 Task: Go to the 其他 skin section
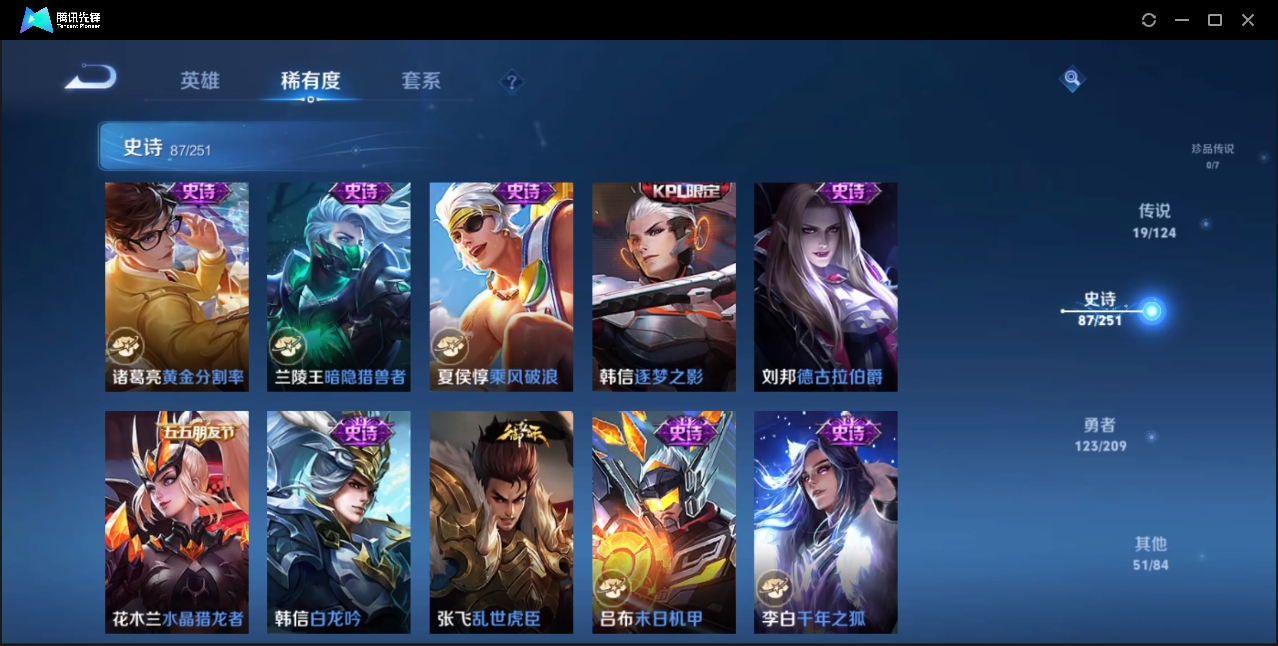point(1150,553)
